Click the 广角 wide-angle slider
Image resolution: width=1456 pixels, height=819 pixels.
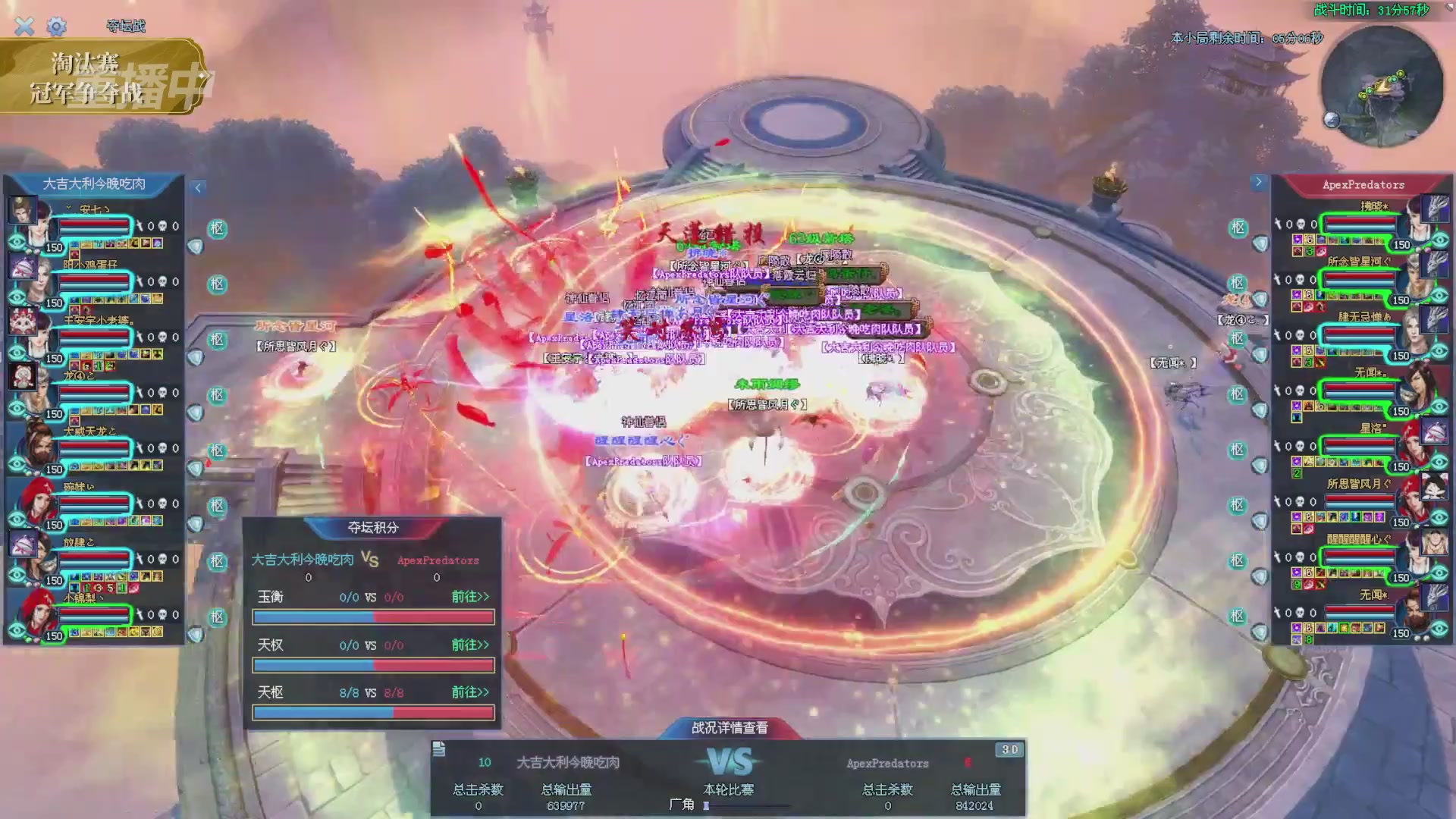pos(747,805)
